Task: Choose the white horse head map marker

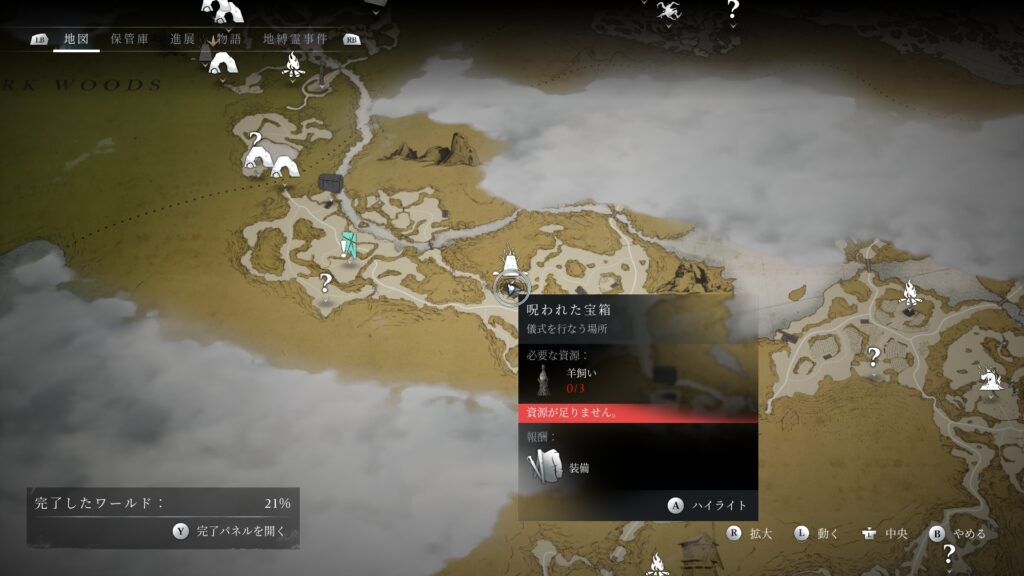Action: [990, 379]
